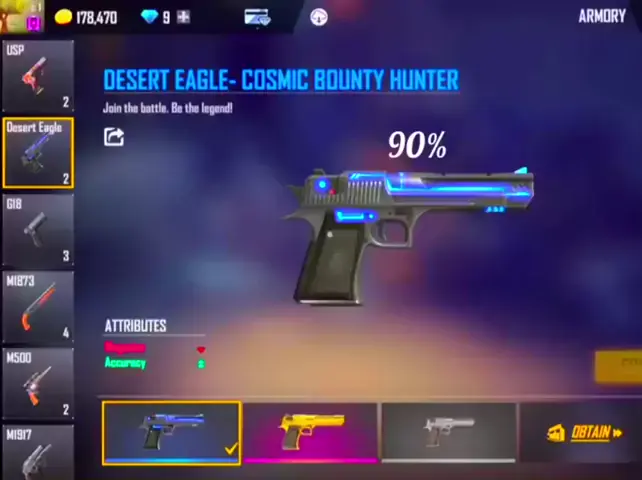
Task: Click the gold coin currency icon
Action: tap(64, 17)
